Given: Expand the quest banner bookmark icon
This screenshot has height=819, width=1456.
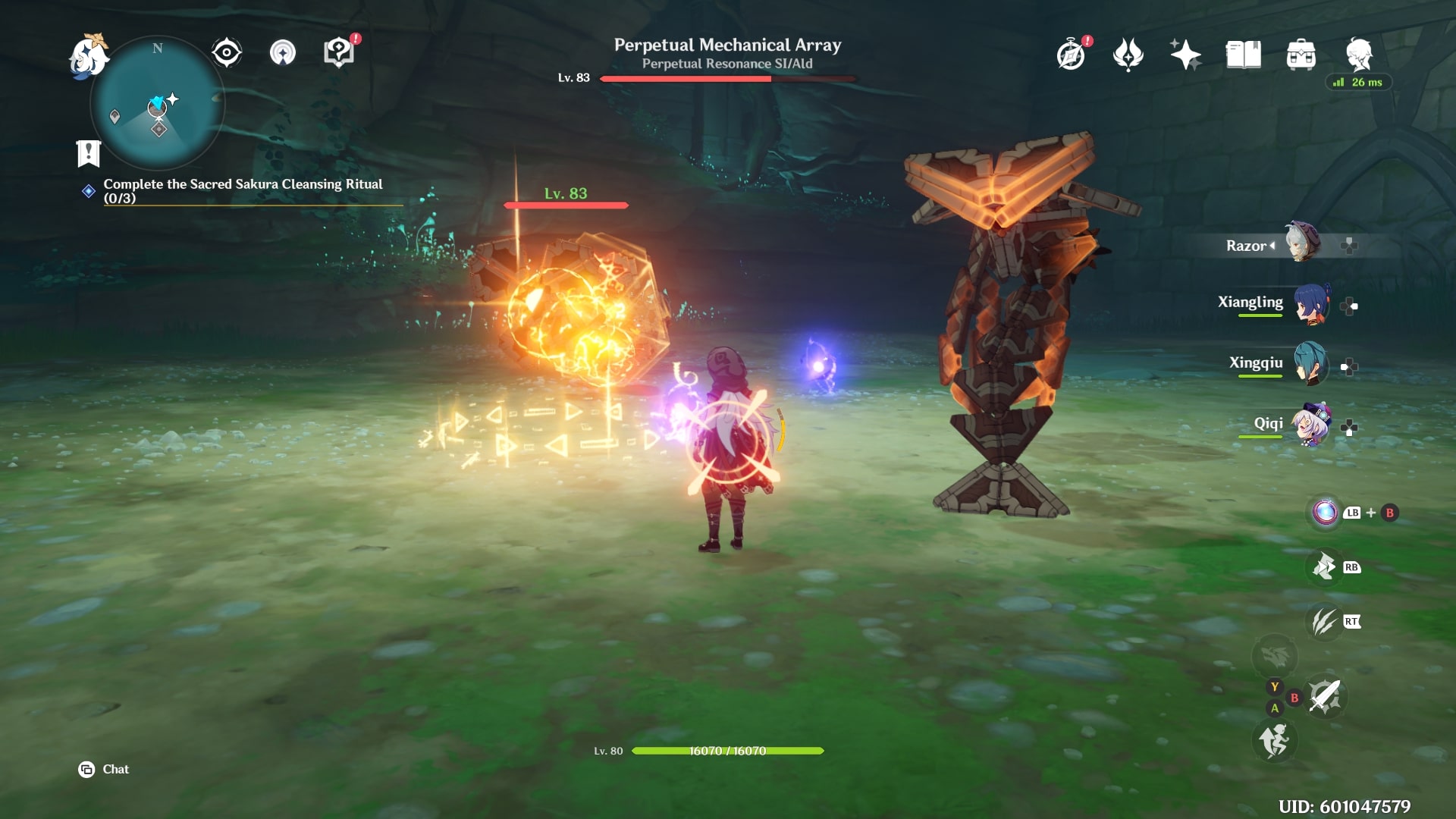Looking at the screenshot, I should coord(89,154).
